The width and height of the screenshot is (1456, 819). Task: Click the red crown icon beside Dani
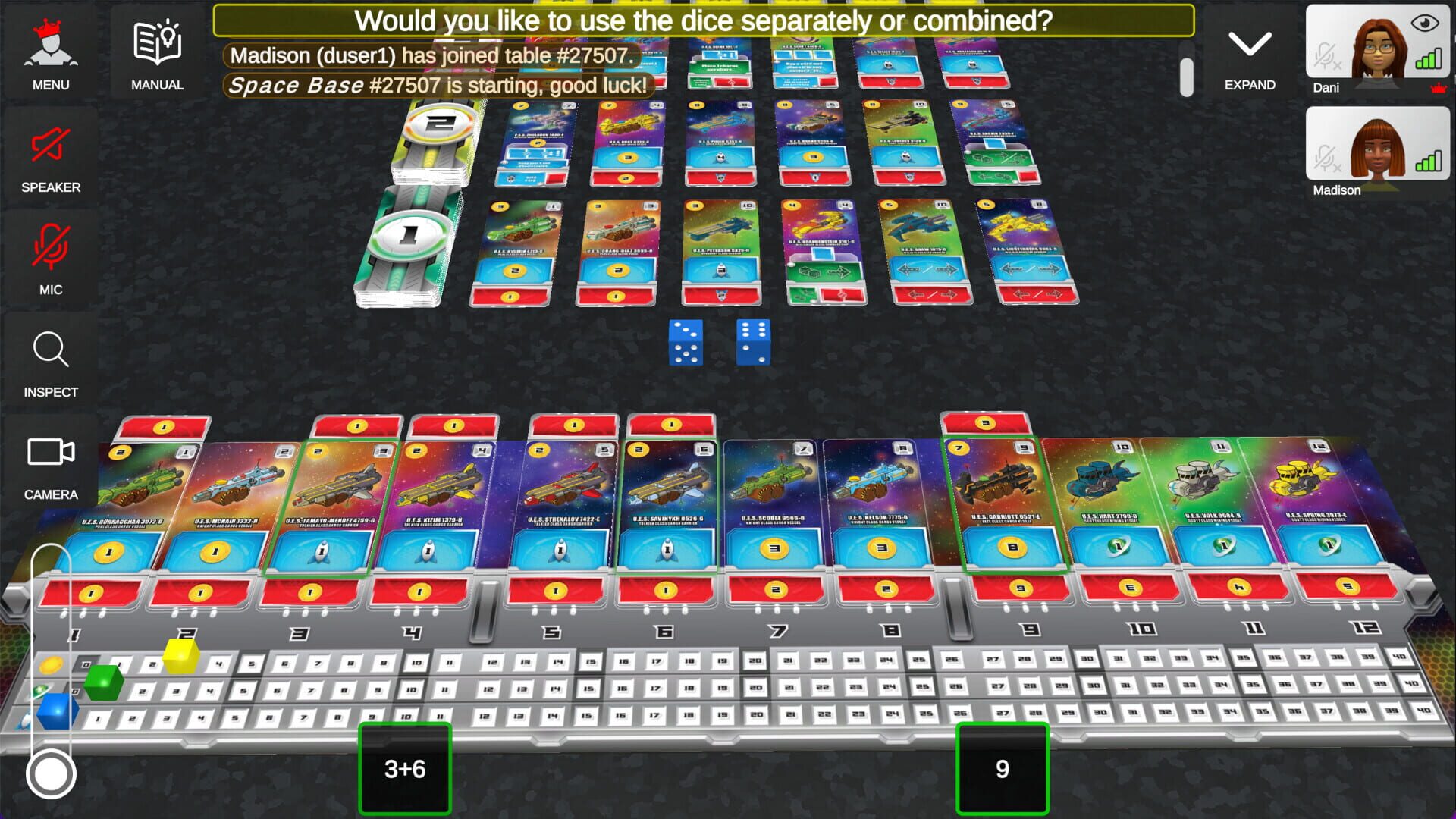pyautogui.click(x=1440, y=89)
